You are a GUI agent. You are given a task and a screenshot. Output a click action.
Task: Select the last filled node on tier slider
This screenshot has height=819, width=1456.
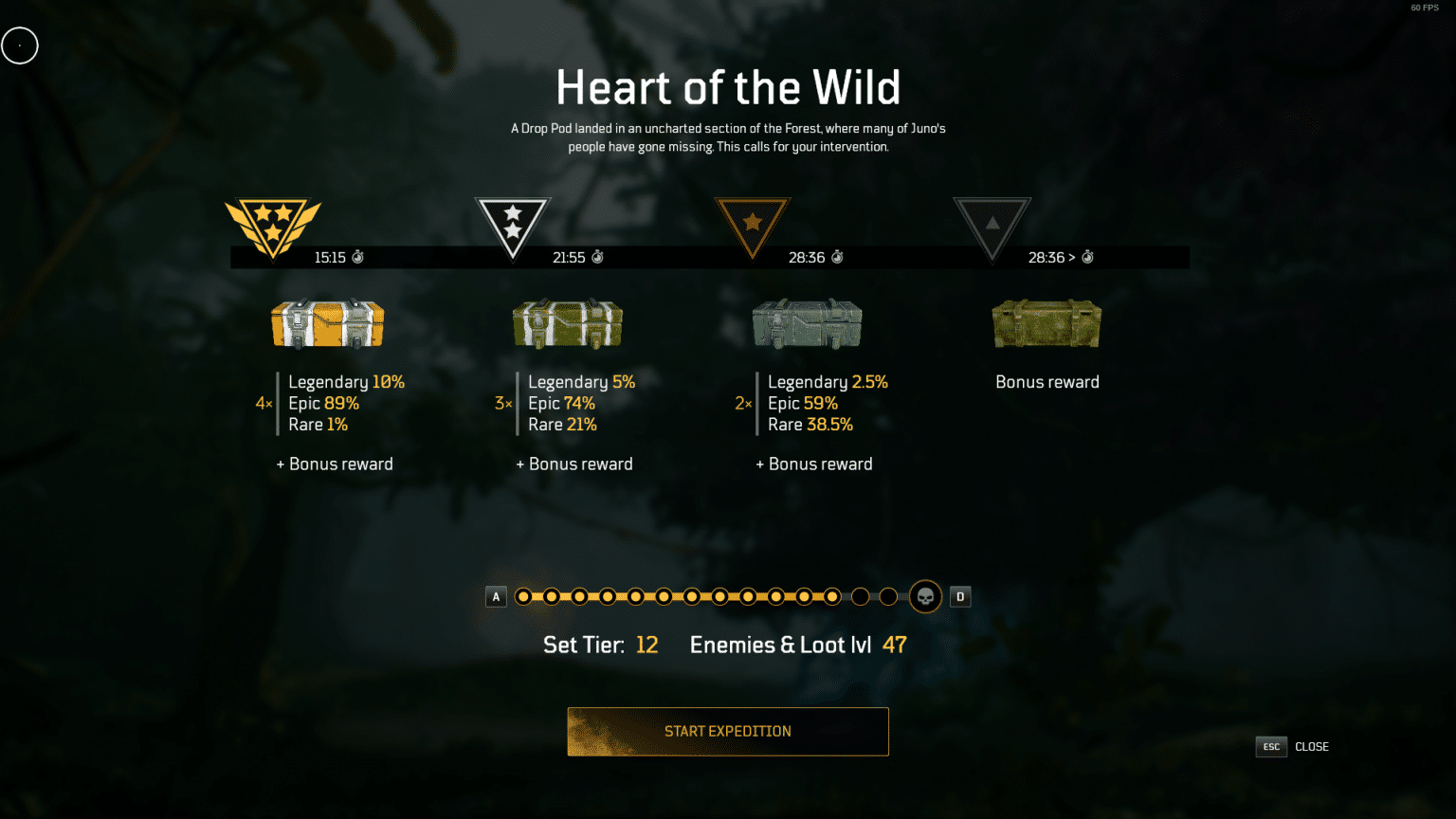[831, 596]
